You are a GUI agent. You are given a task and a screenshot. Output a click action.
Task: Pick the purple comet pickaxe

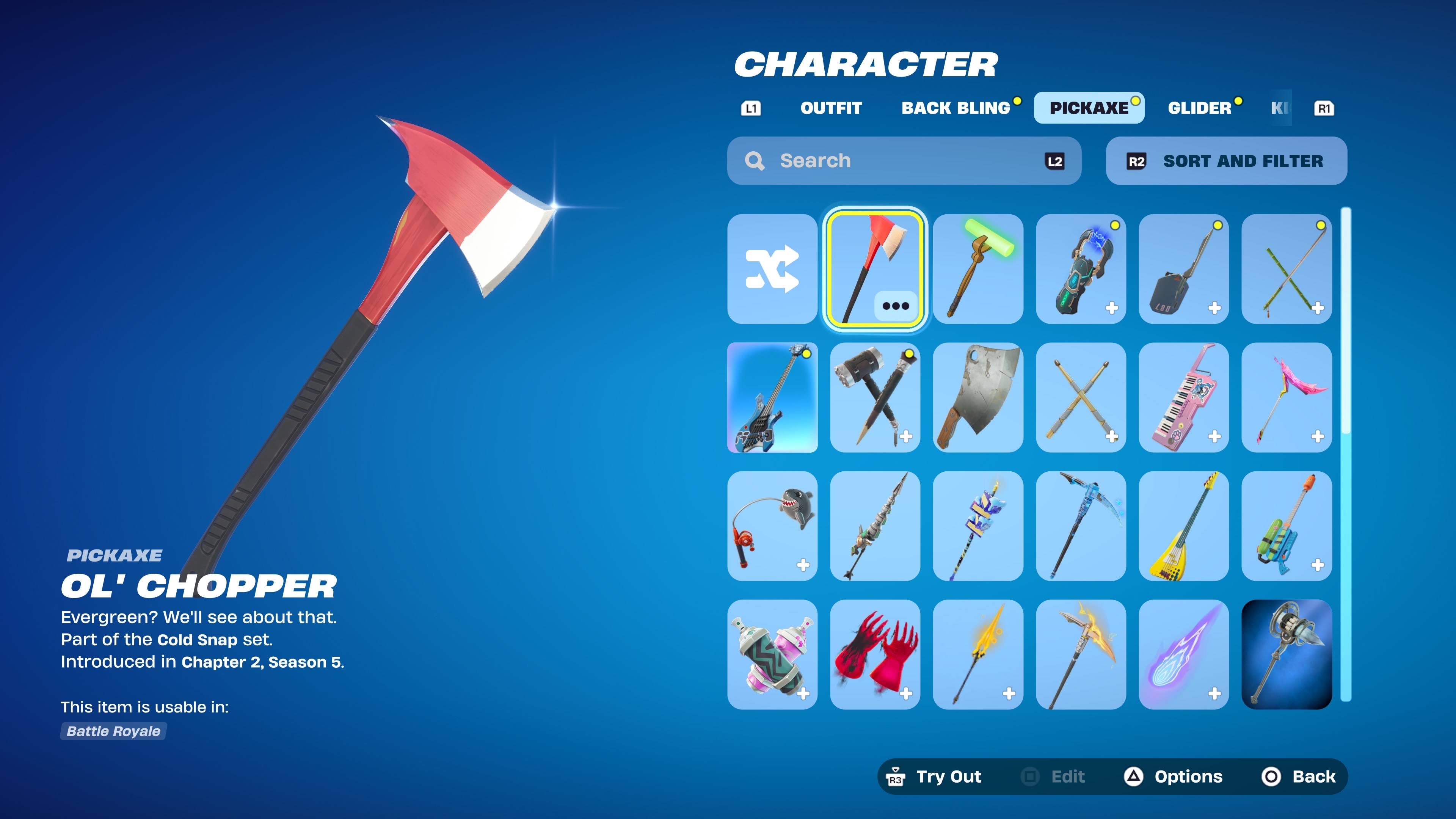pyautogui.click(x=1183, y=654)
